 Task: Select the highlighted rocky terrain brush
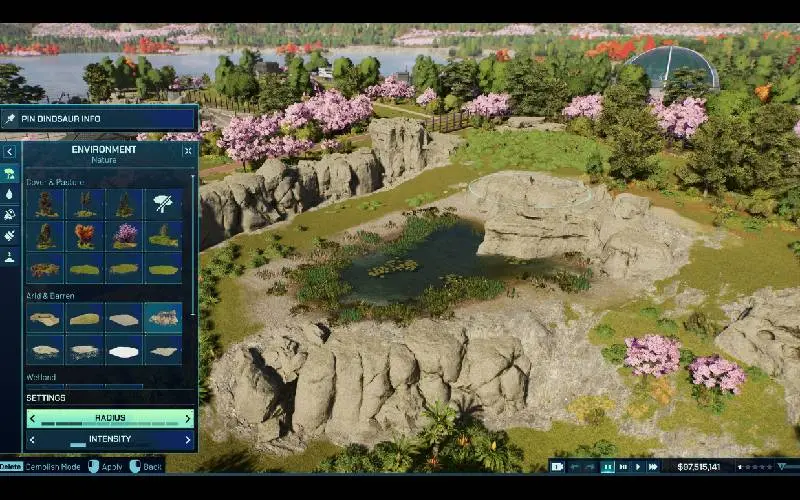tap(163, 318)
